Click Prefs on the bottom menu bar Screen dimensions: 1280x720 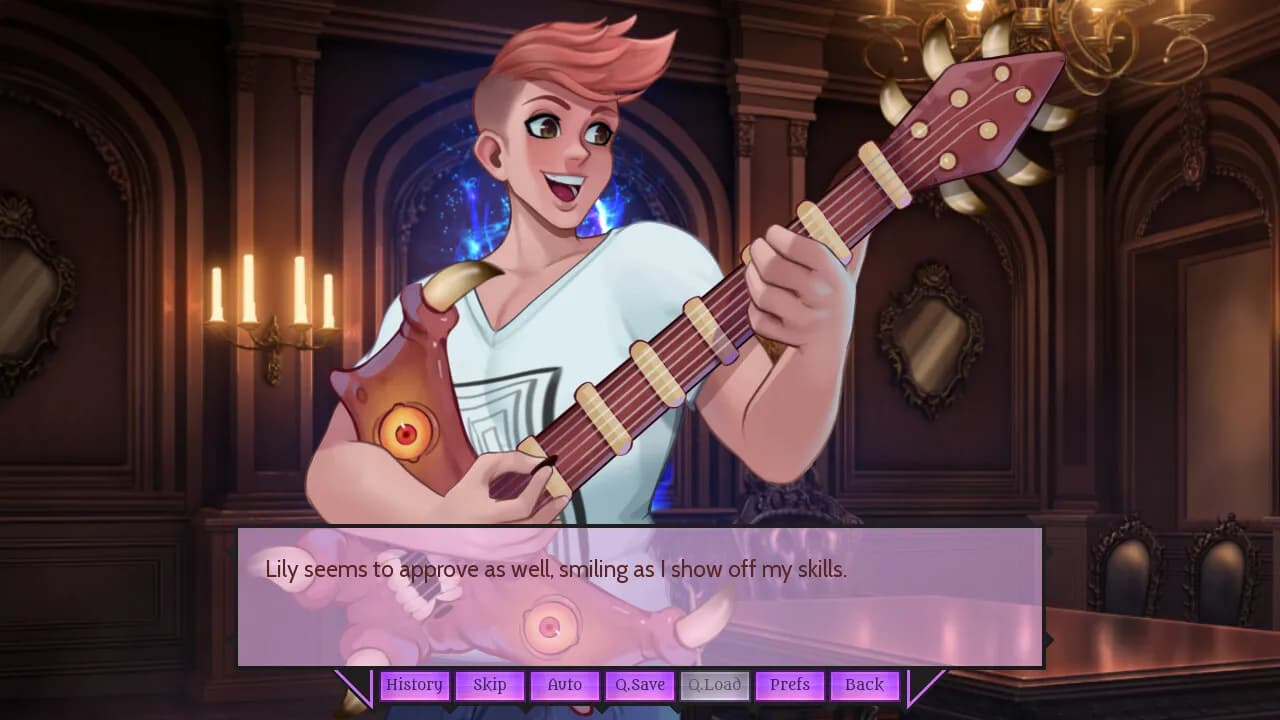[790, 685]
